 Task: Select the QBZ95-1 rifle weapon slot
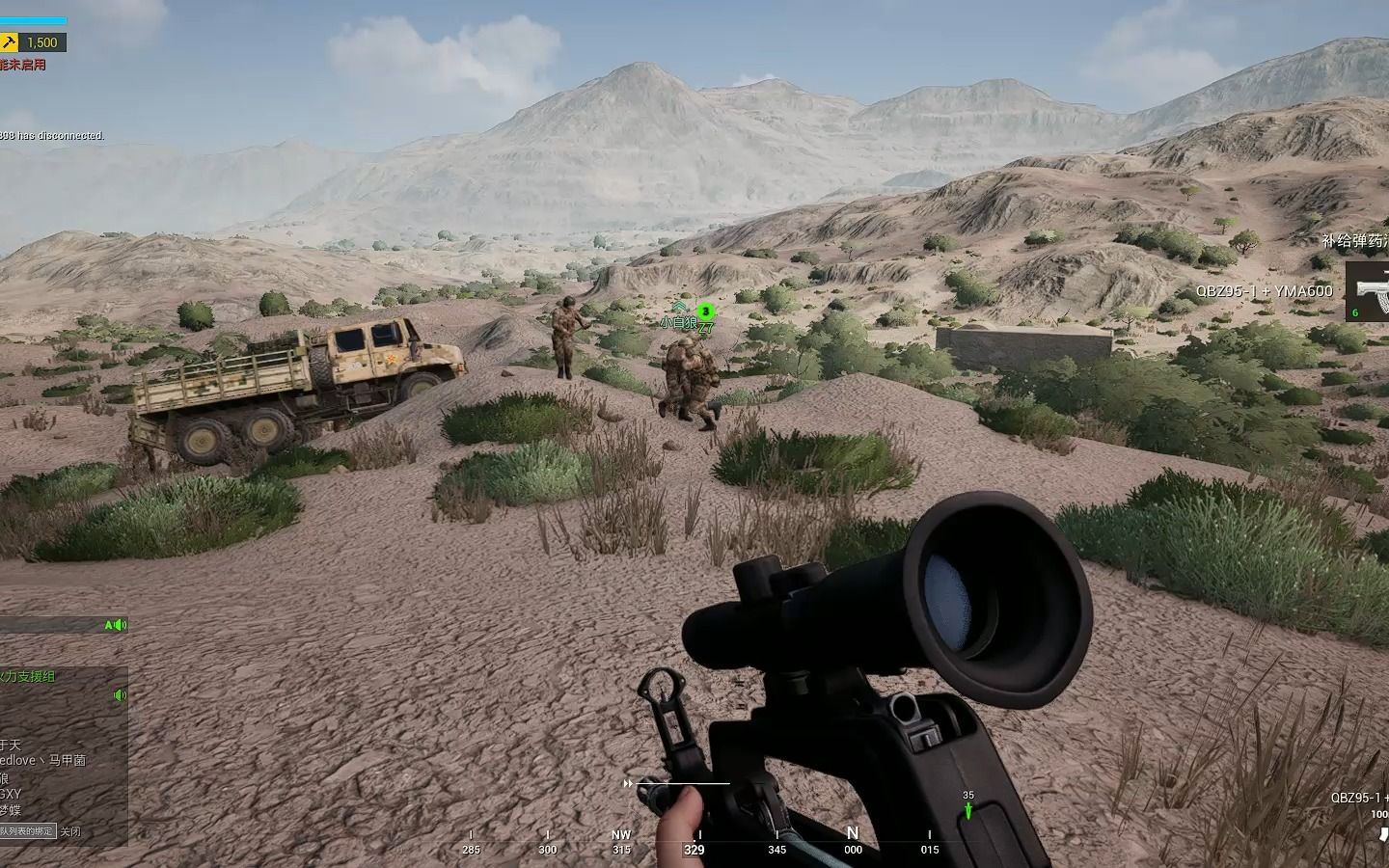[1367, 290]
